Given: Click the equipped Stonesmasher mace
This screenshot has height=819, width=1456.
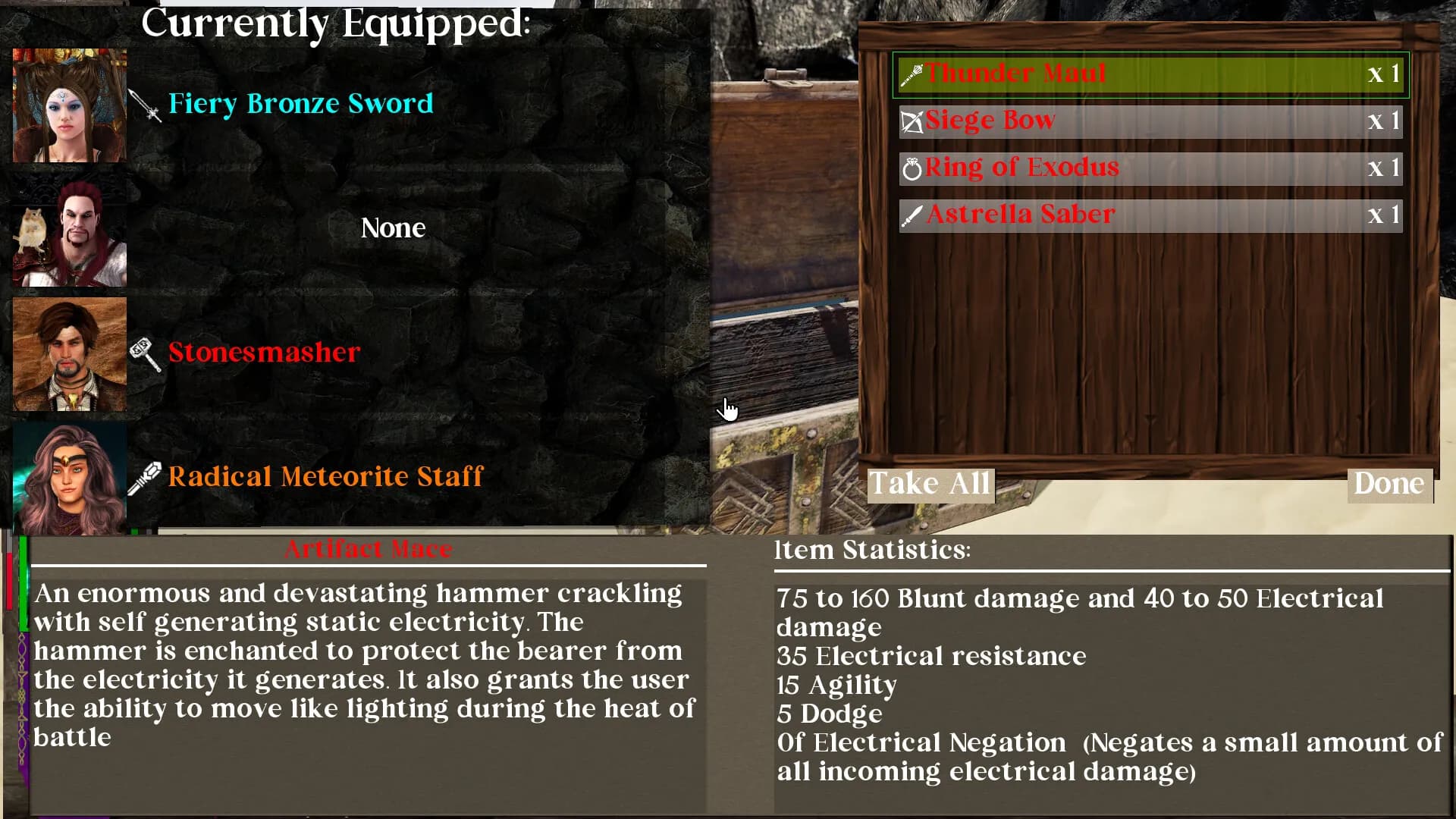Looking at the screenshot, I should pyautogui.click(x=263, y=353).
